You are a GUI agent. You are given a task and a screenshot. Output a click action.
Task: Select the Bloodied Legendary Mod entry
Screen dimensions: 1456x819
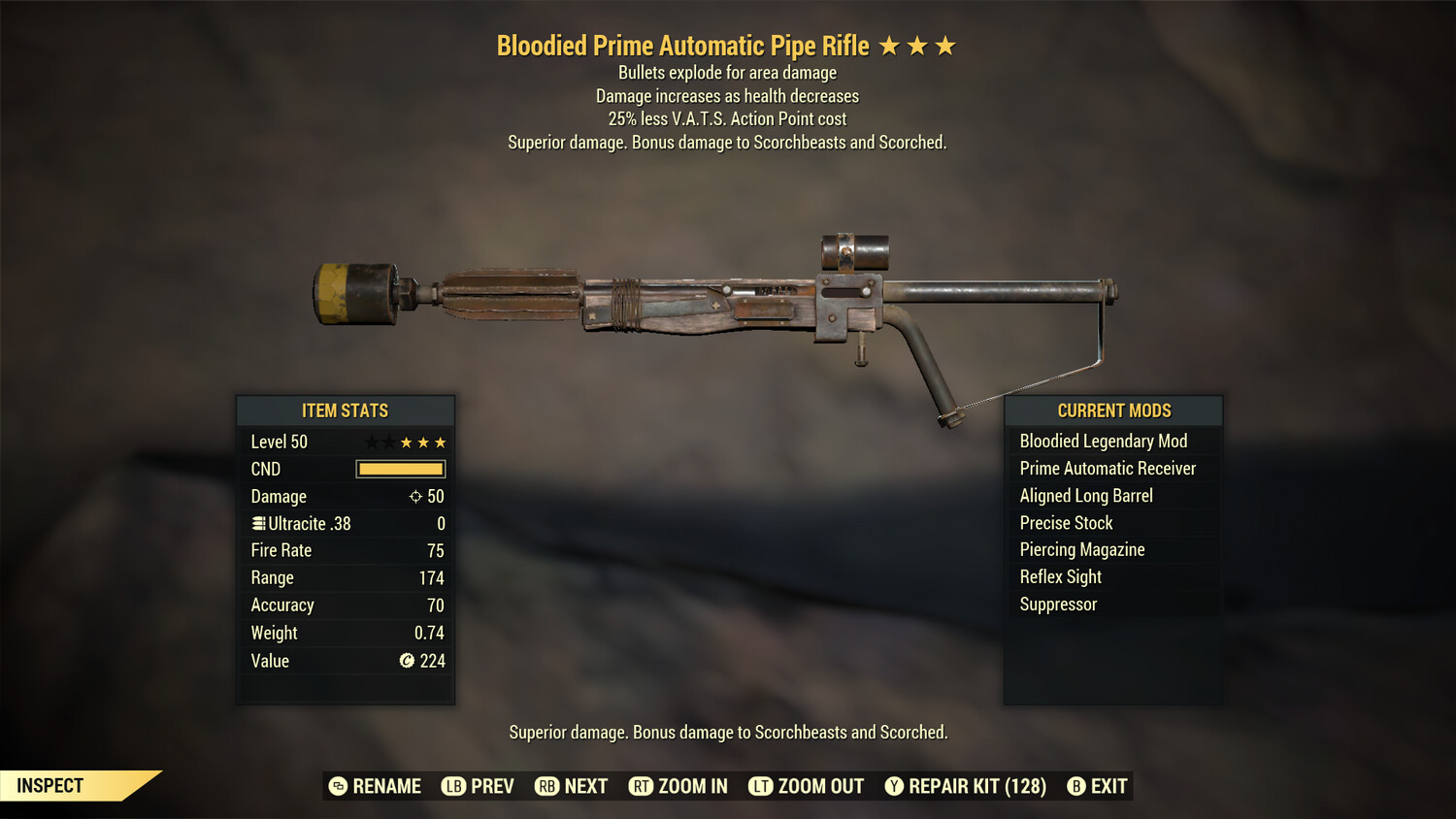(1103, 441)
